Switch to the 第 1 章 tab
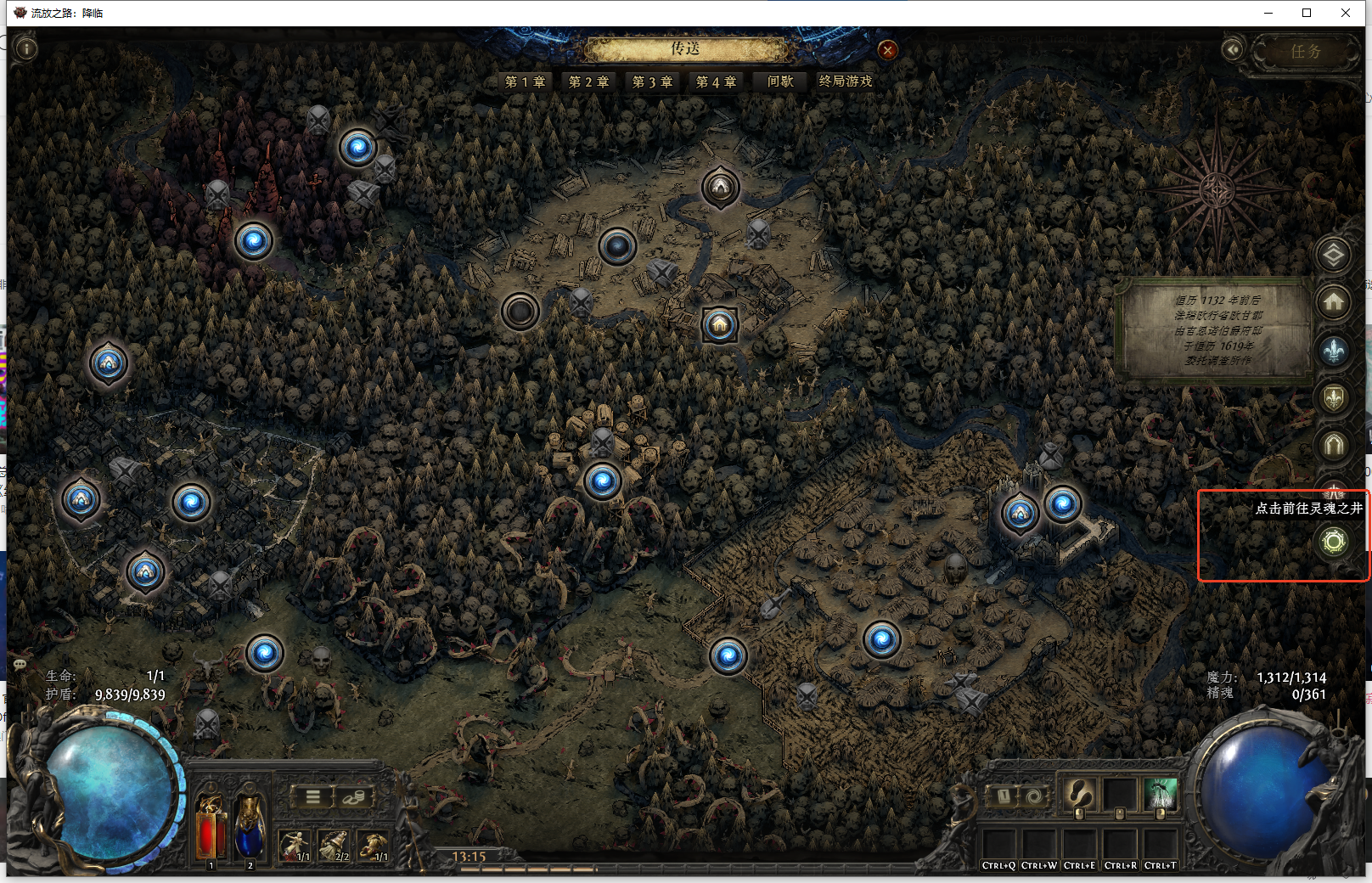Image resolution: width=1372 pixels, height=883 pixels. coord(525,82)
